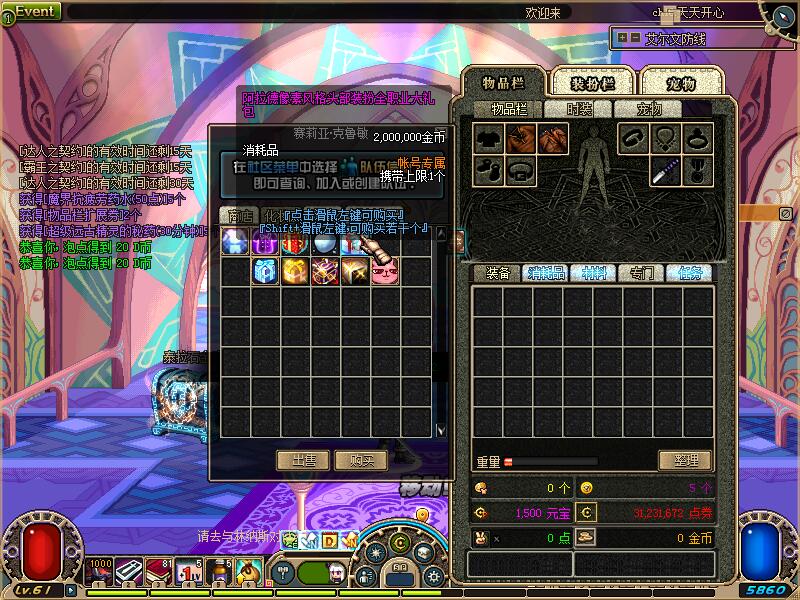This screenshot has width=800, height=600.
Task: Switch to the 材料 materials category
Action: (593, 272)
